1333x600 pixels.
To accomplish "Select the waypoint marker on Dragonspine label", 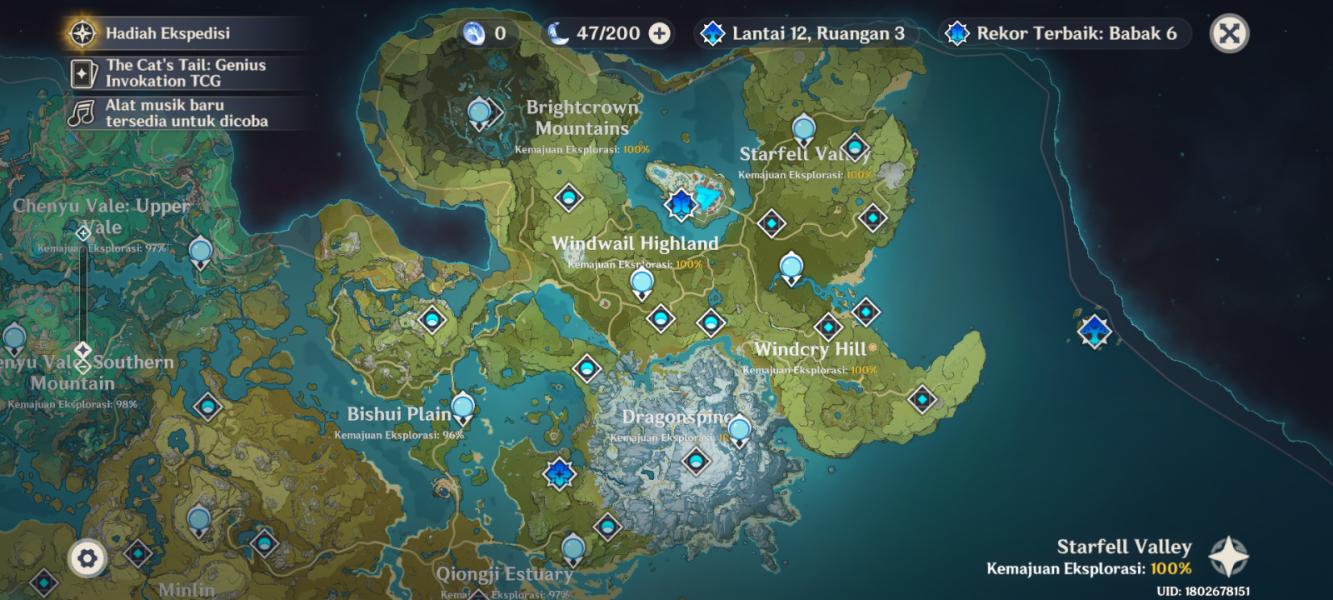I will pyautogui.click(x=739, y=431).
